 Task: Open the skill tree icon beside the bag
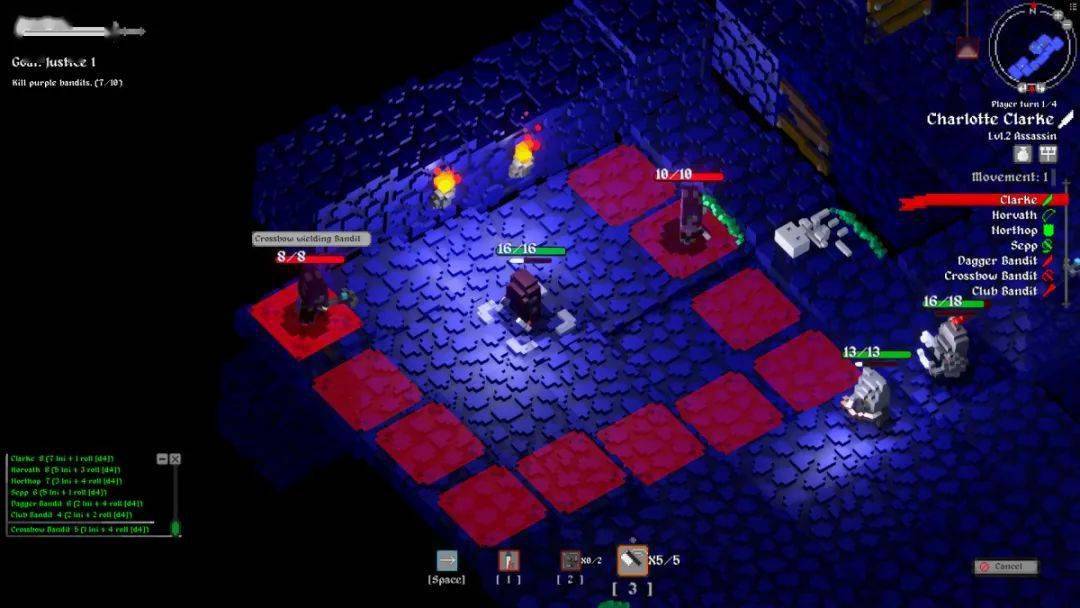tap(1048, 153)
